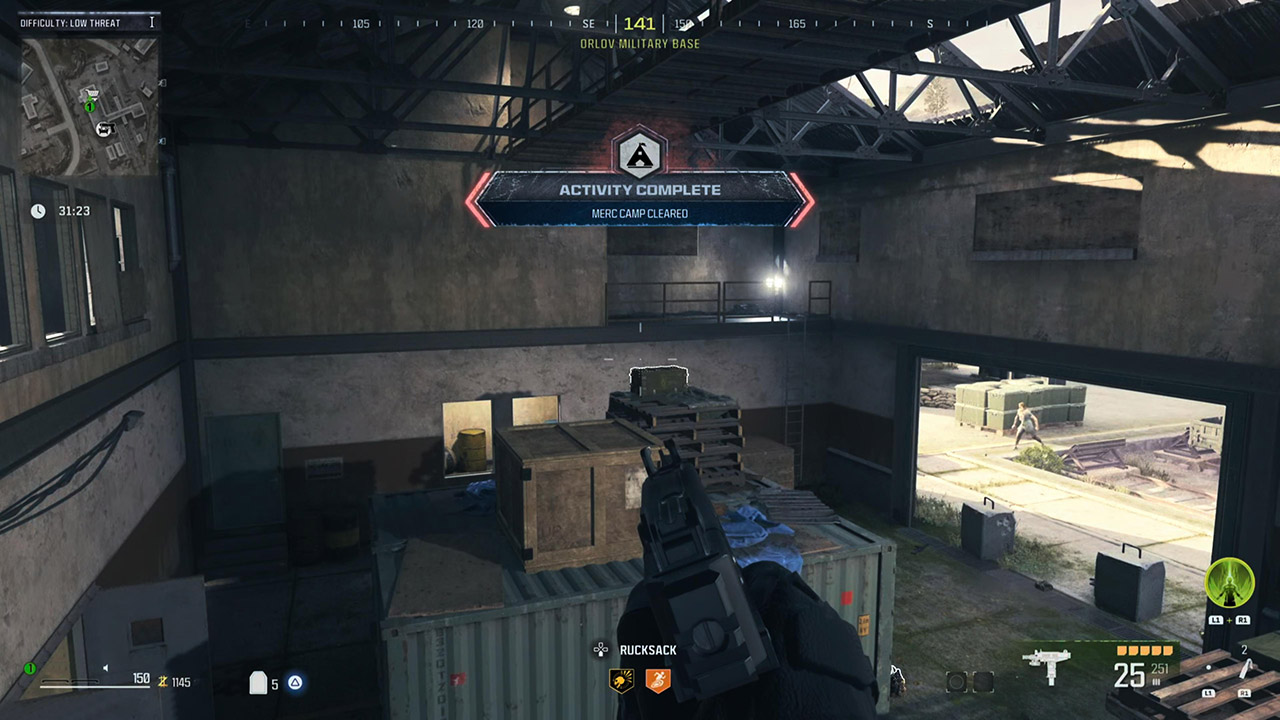Toggle the weapon rarity ammo pips above 25
This screenshot has width=1280, height=720.
1143,650
